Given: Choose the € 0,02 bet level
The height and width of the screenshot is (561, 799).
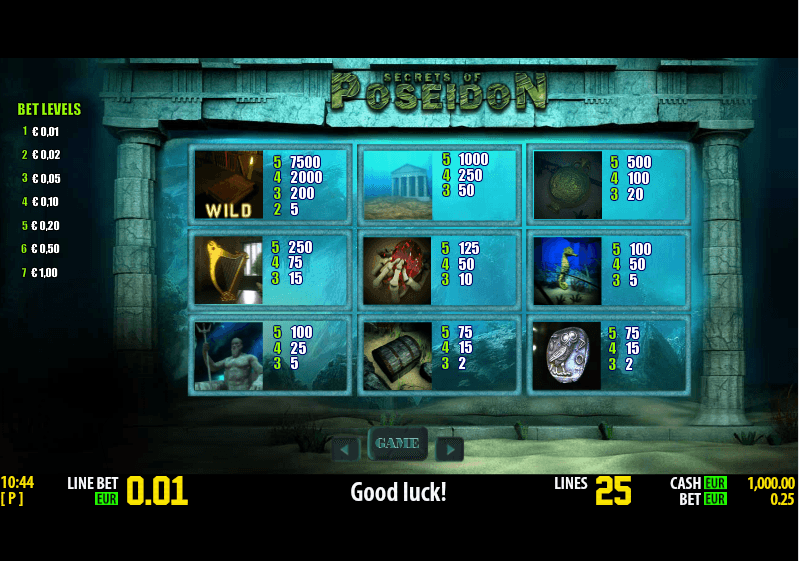Looking at the screenshot, I should tap(45, 155).
